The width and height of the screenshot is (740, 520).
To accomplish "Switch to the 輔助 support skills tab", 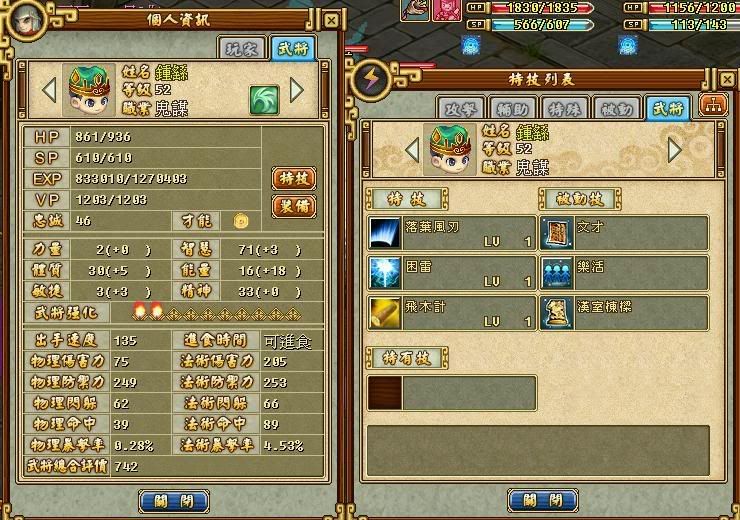I will (x=508, y=108).
